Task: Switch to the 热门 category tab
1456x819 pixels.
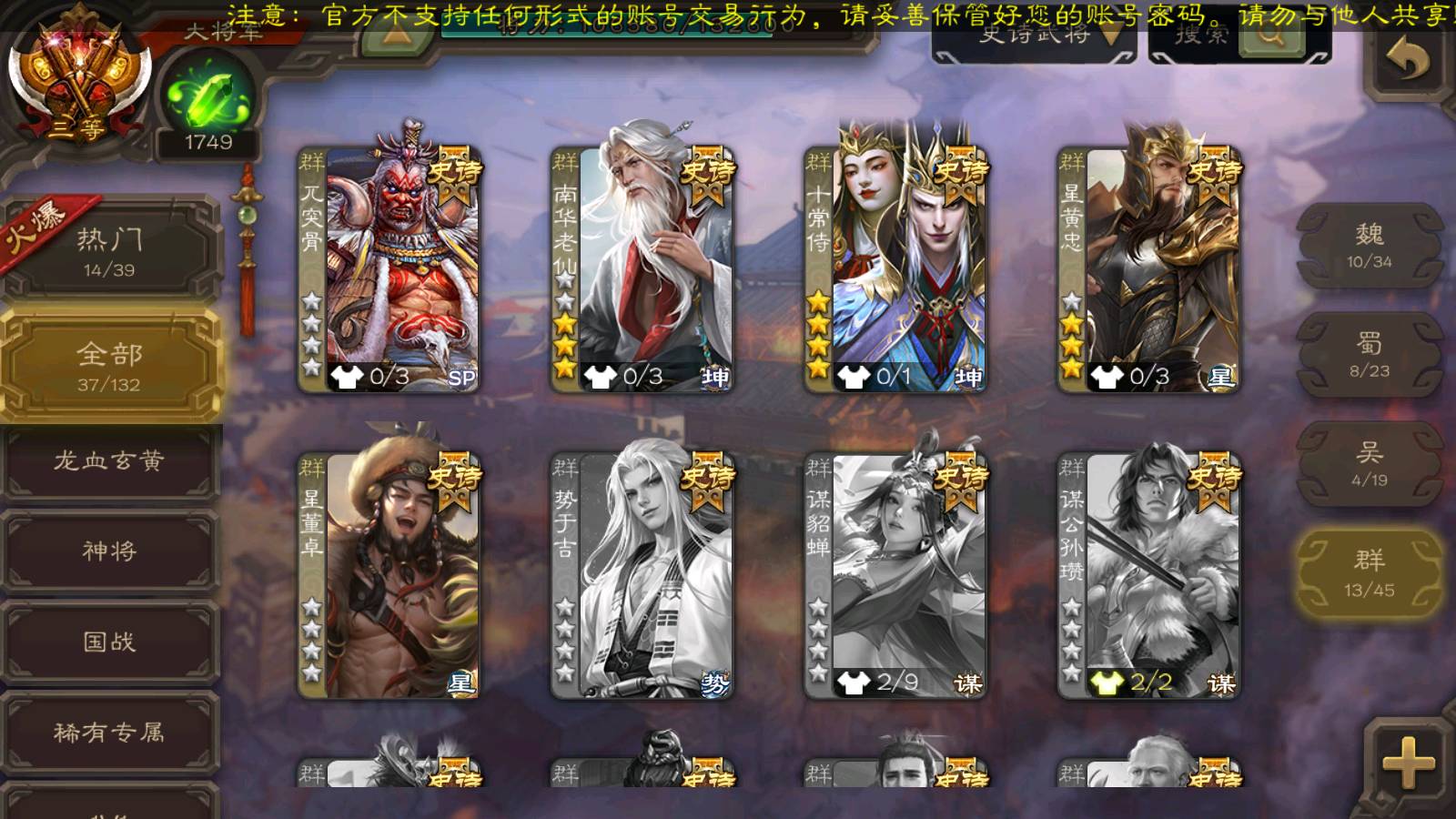Action: (109, 250)
